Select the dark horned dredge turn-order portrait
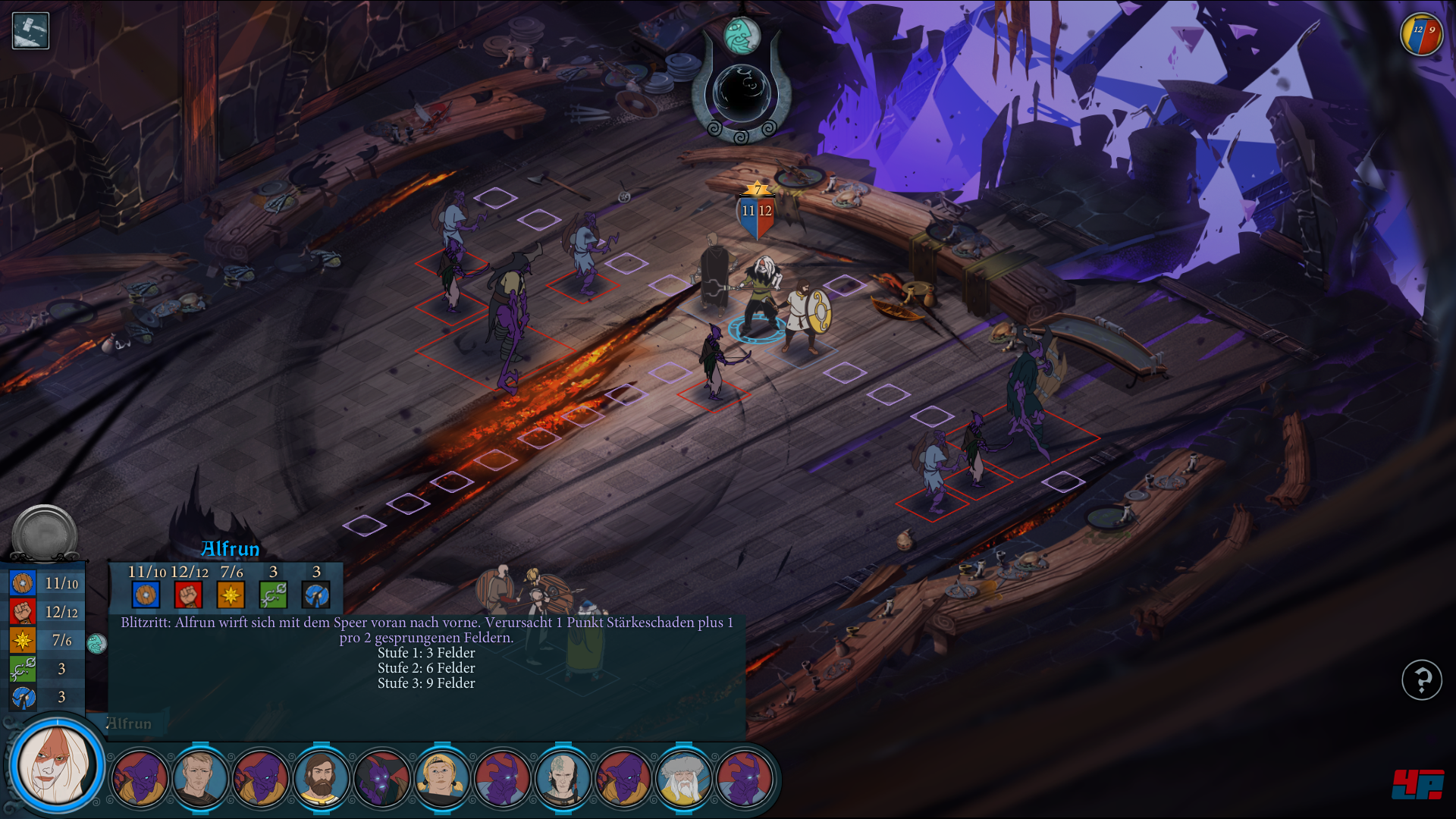Image resolution: width=1456 pixels, height=819 pixels. [x=381, y=778]
